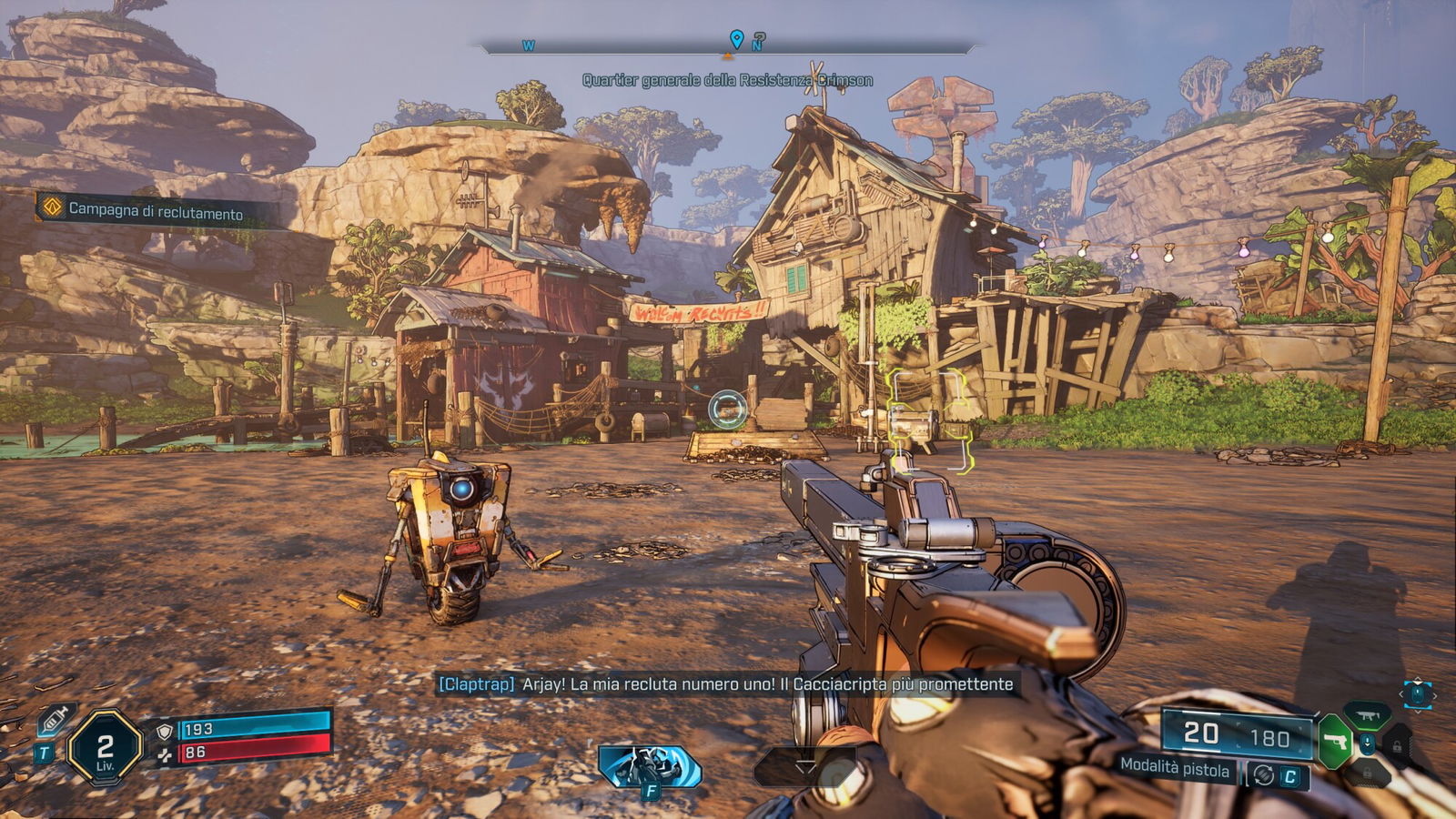Activate the action skill icon
The width and height of the screenshot is (1456, 819).
point(650,765)
